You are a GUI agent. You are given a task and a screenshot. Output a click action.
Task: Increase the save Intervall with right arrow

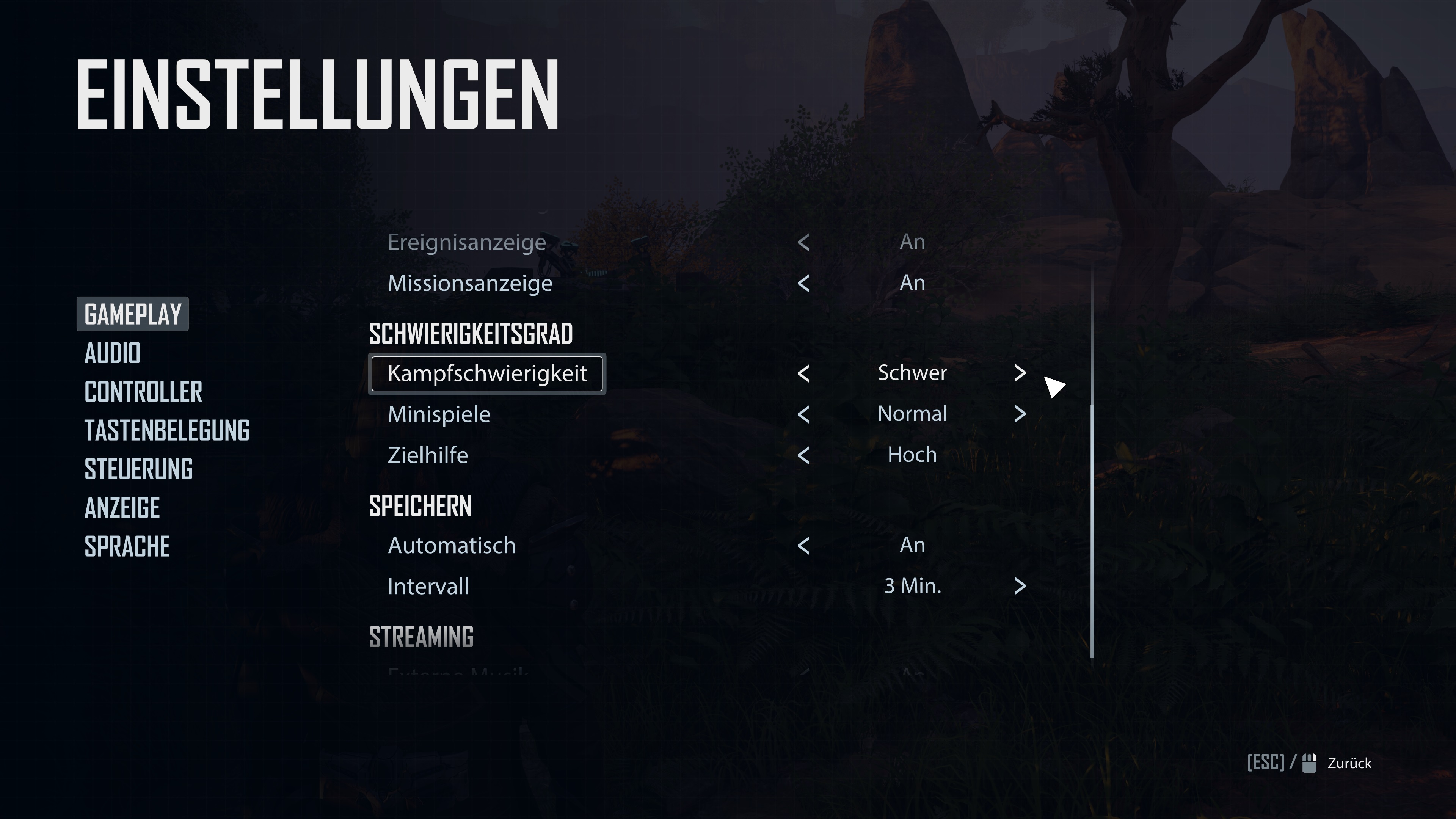pos(1020,586)
